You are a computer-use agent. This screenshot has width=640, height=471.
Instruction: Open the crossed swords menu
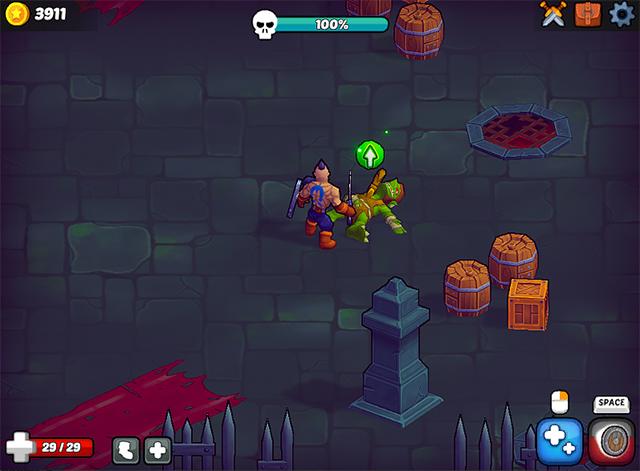point(553,13)
